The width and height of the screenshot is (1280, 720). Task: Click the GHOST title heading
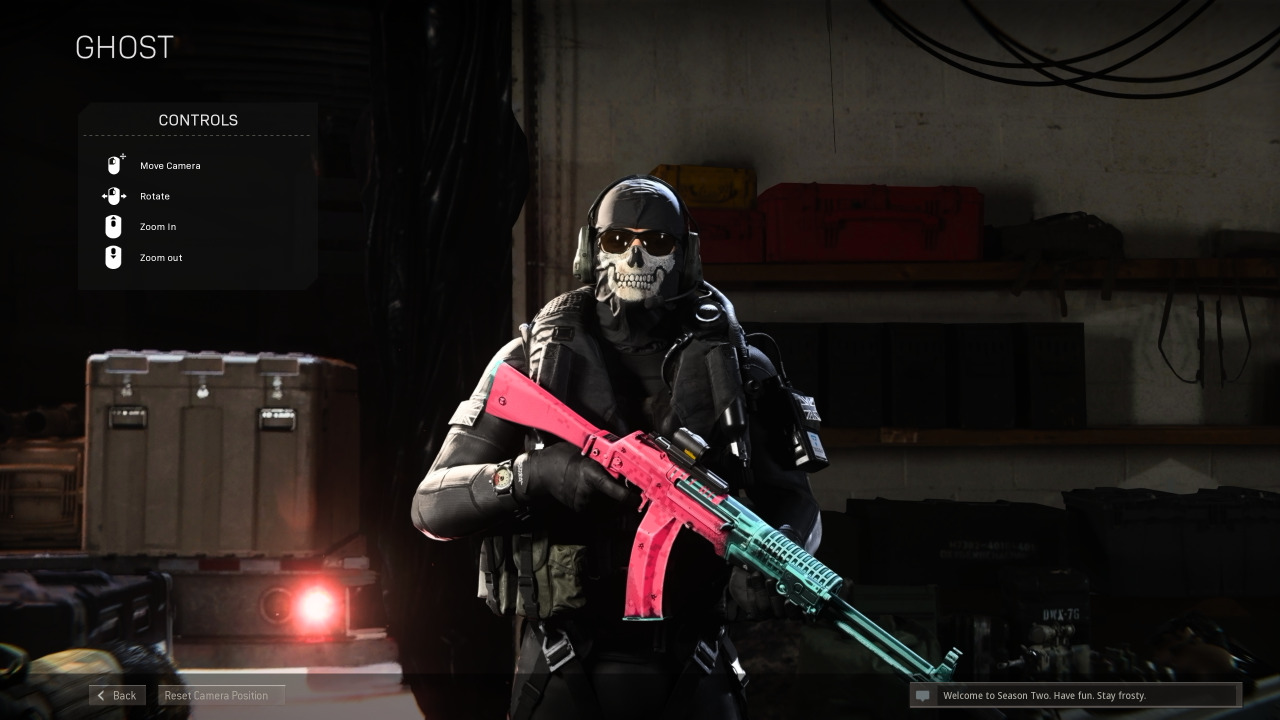(x=124, y=47)
